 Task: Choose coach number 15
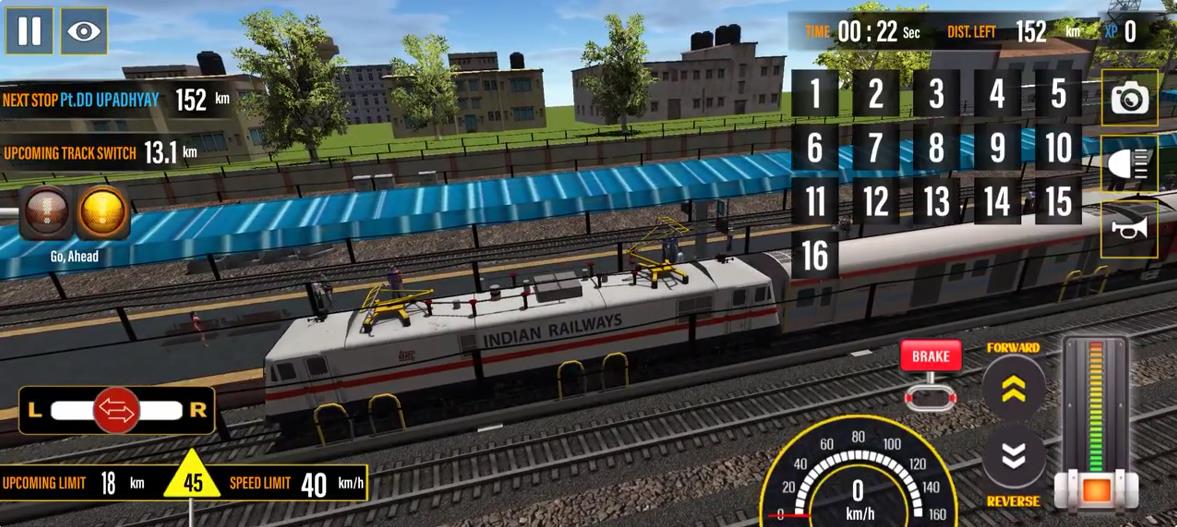tap(1058, 203)
